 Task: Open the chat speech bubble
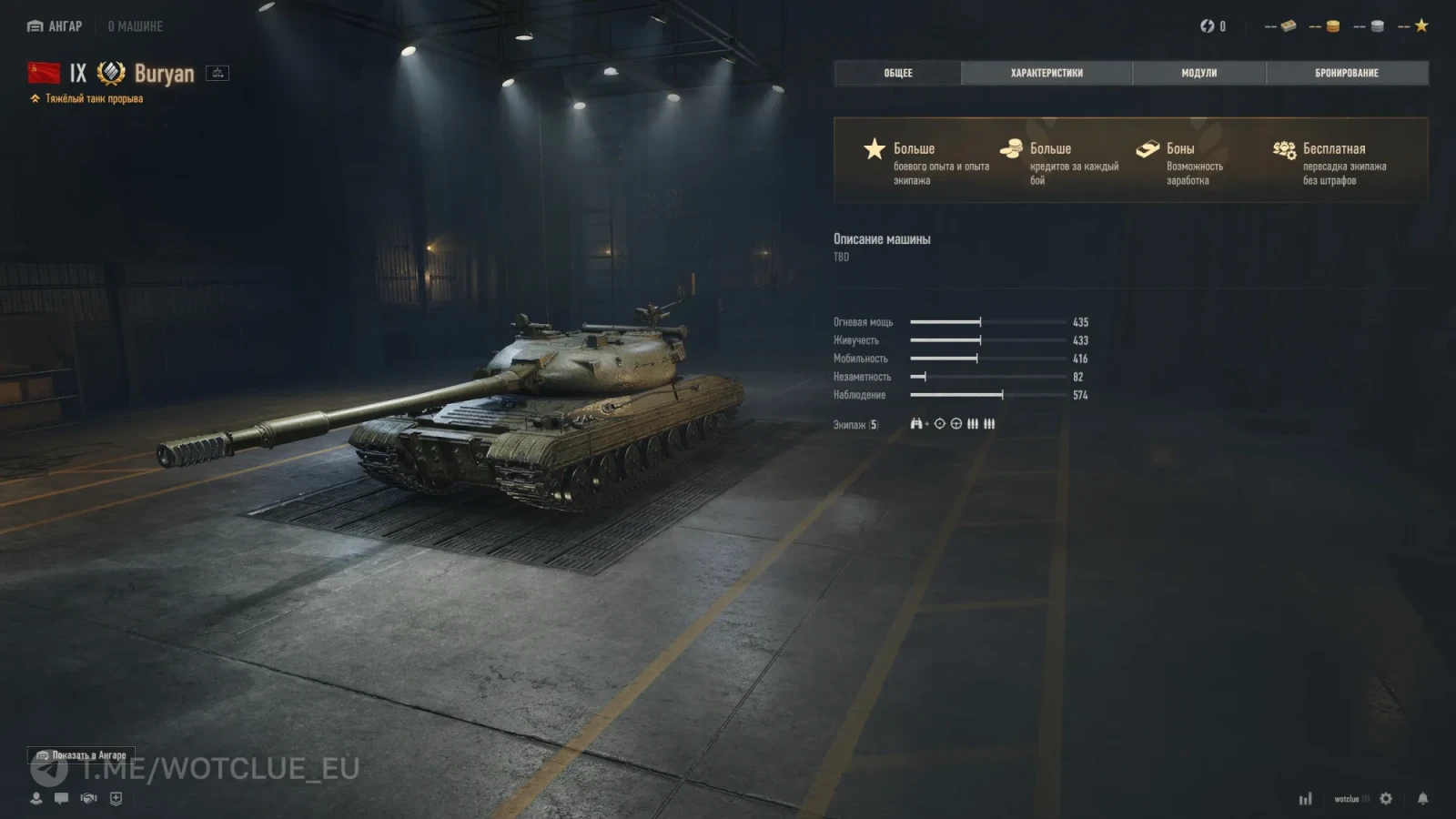(61, 798)
